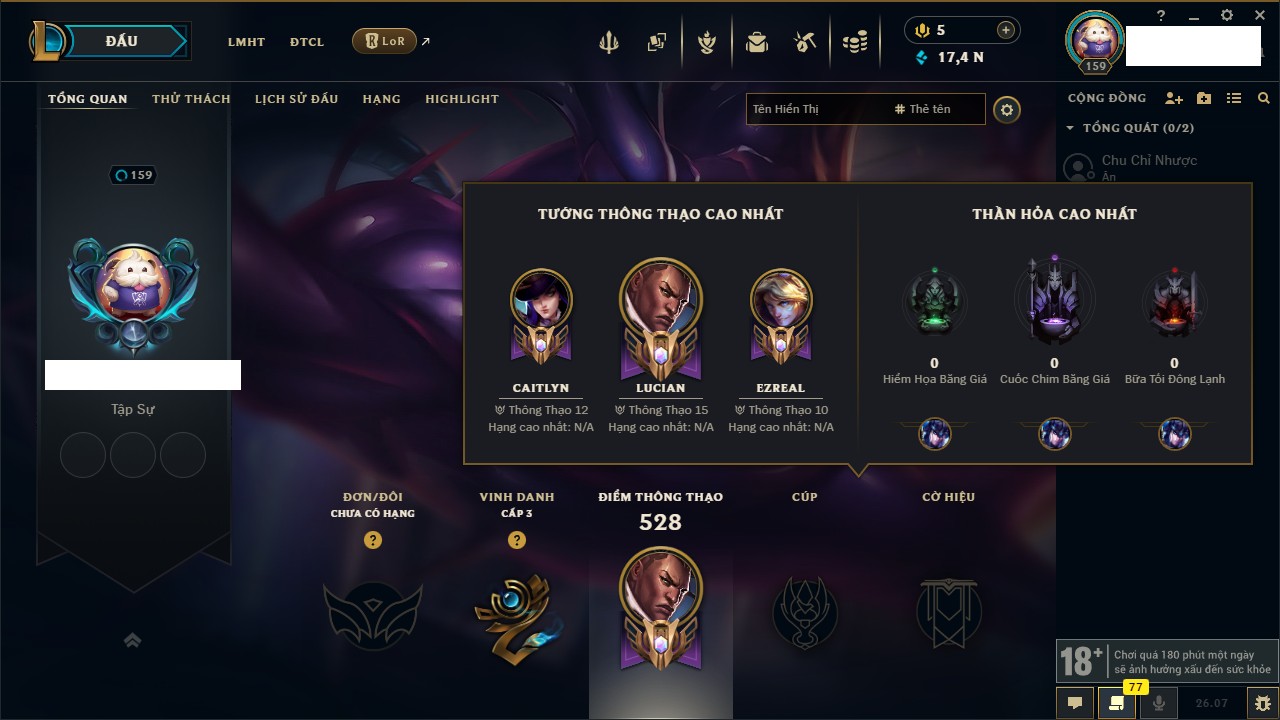Screen dimensions: 1280x720
Task: Switch to the THỬ THÁCH tab
Action: (x=191, y=99)
